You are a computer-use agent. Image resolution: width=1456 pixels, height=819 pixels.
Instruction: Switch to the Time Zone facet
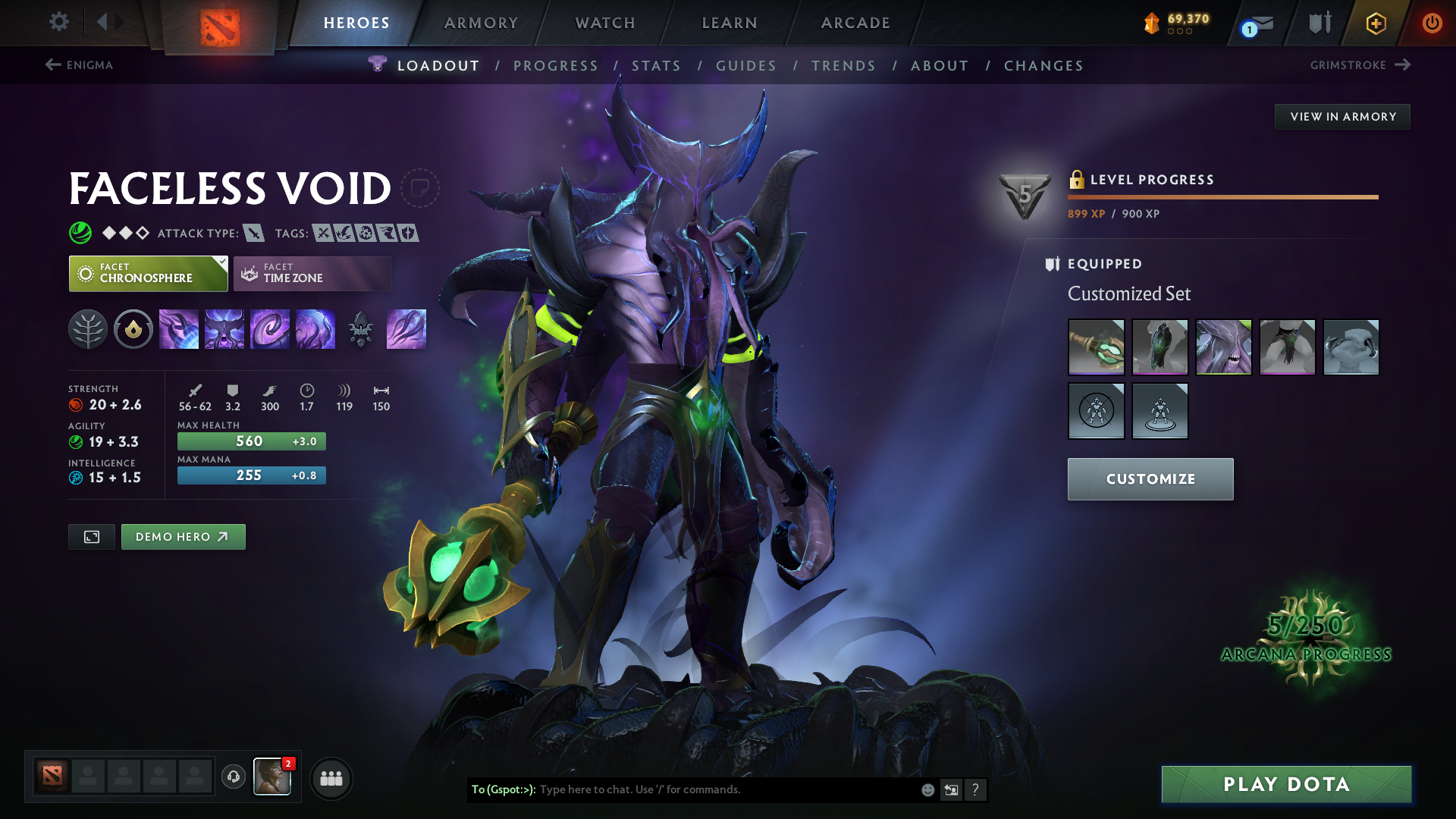(311, 273)
